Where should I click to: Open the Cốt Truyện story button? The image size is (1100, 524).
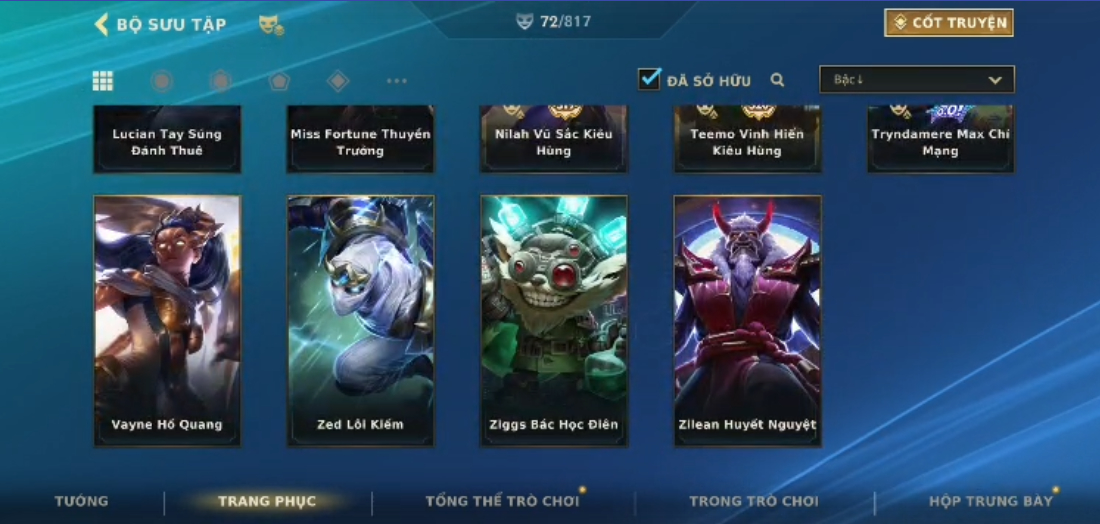(948, 23)
